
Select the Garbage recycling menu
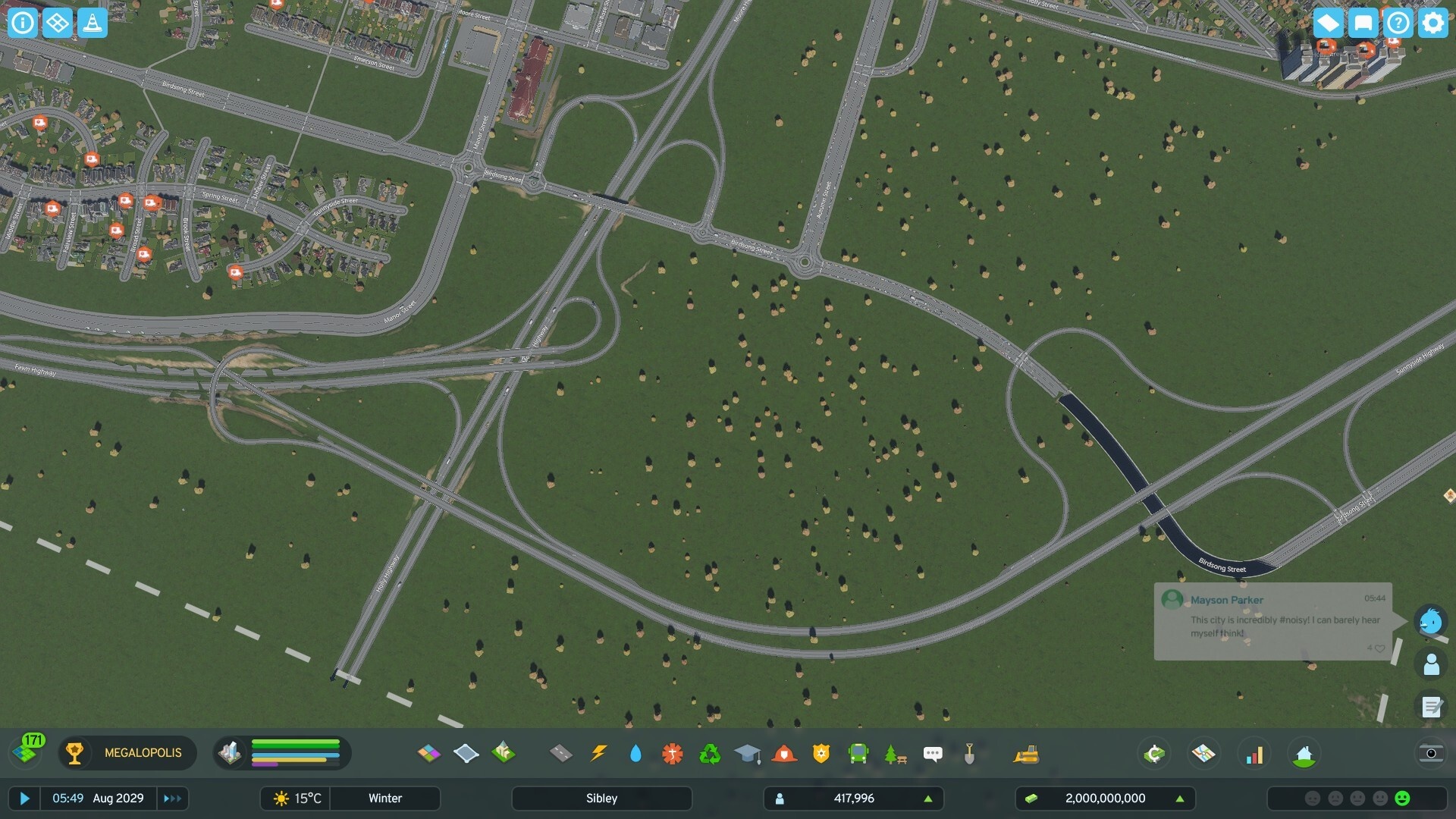coord(710,753)
